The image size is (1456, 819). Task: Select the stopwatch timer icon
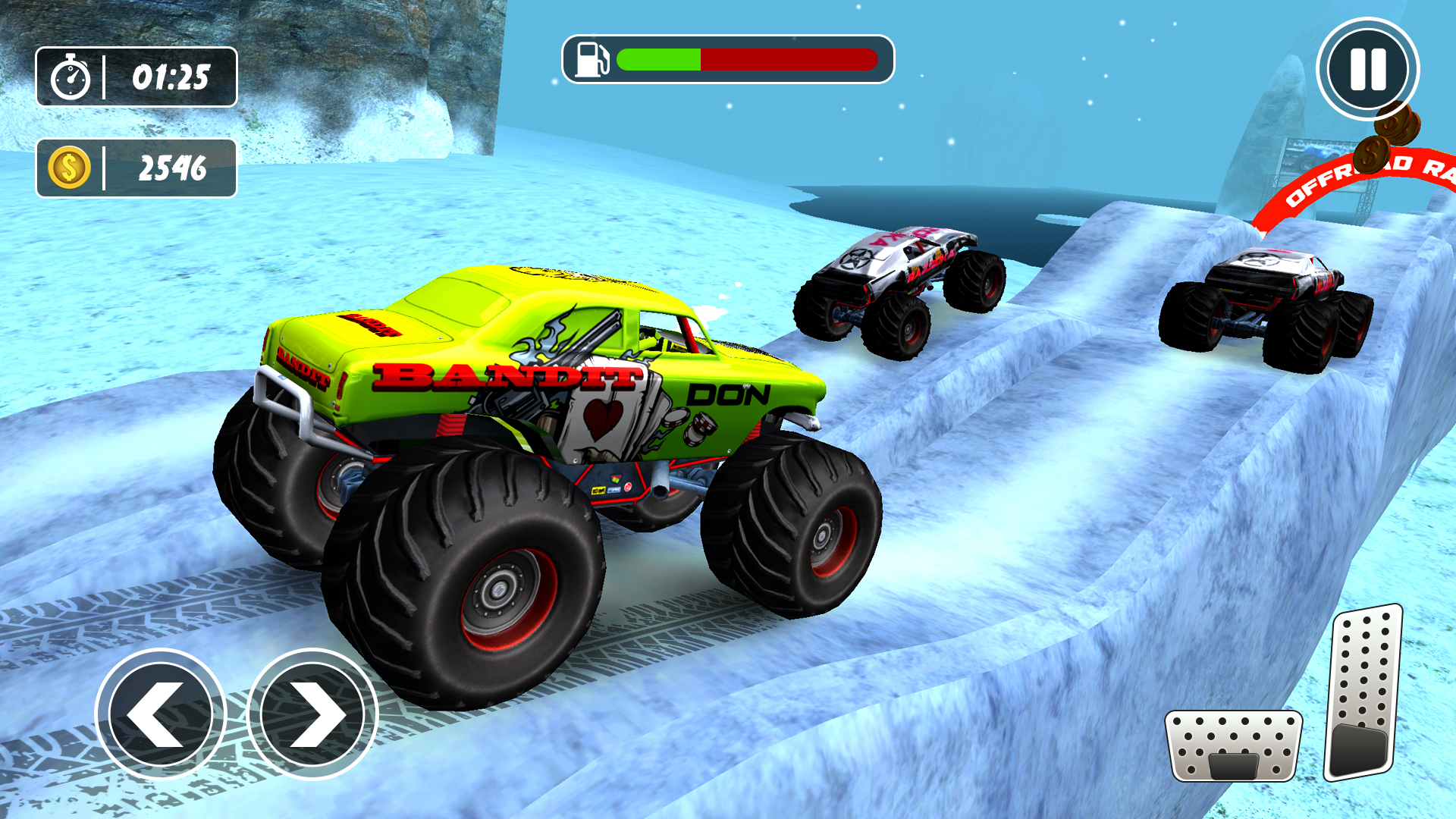(71, 77)
